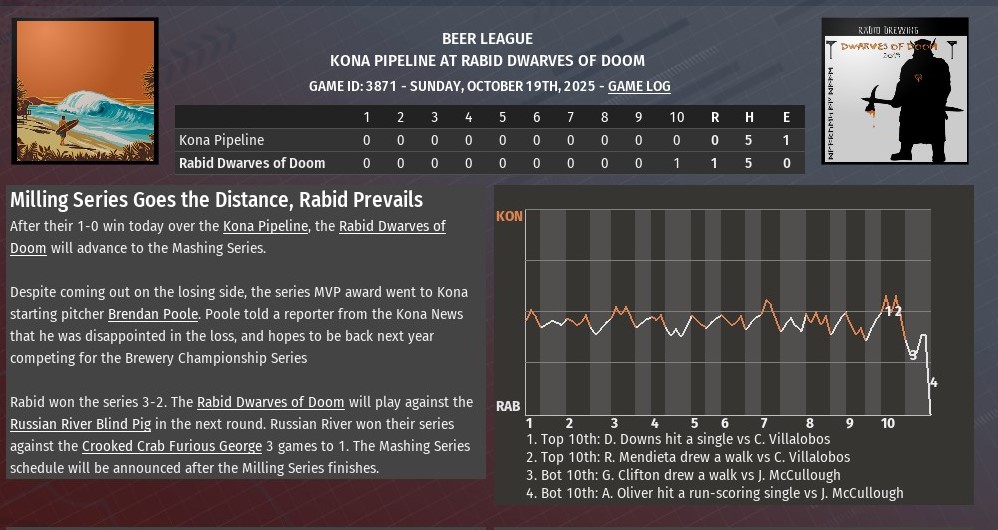Viewport: 998px width, 530px height.
Task: Open the GAME LOG link
Action: (639, 87)
